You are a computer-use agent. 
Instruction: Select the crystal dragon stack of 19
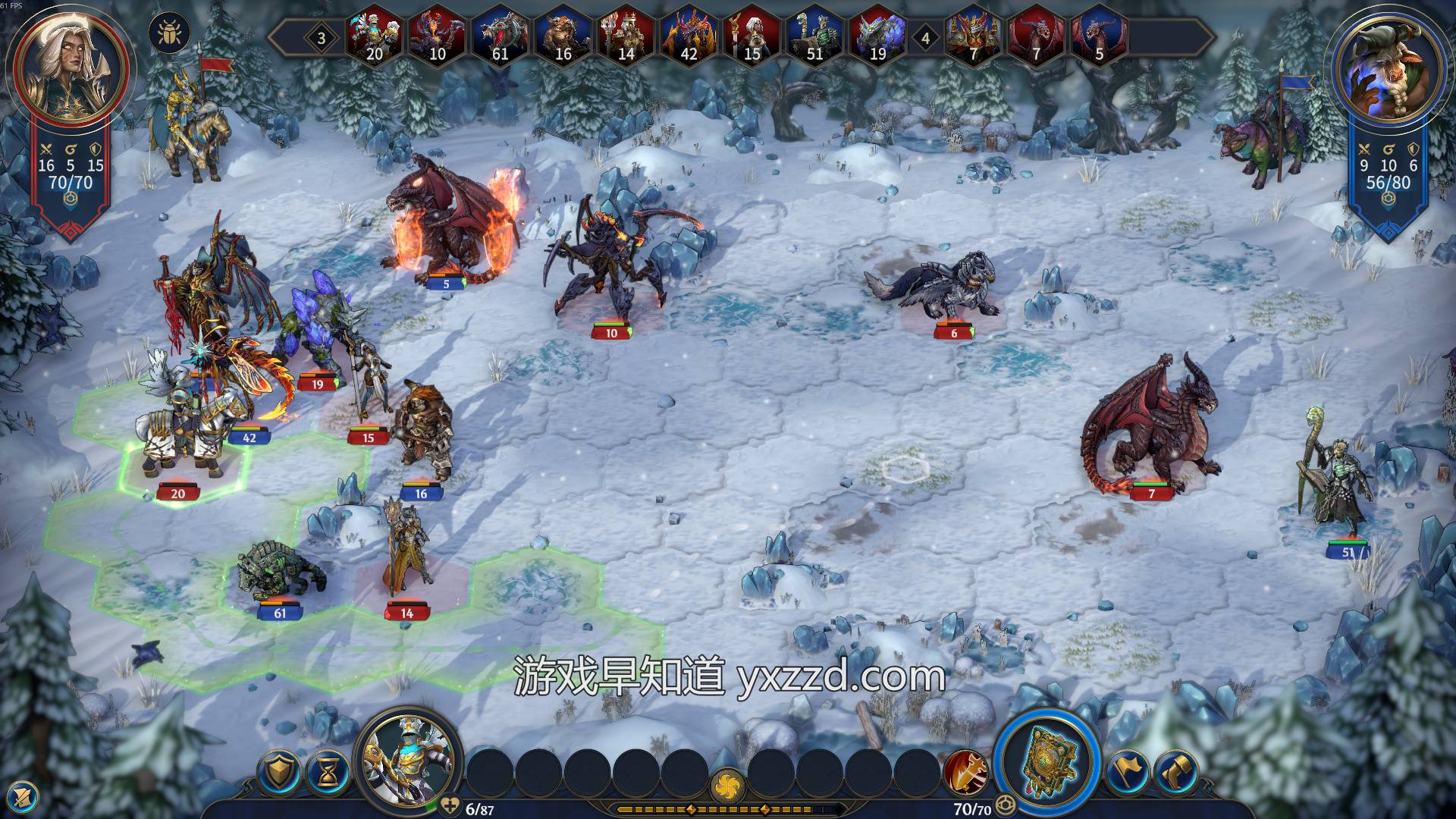(877, 36)
